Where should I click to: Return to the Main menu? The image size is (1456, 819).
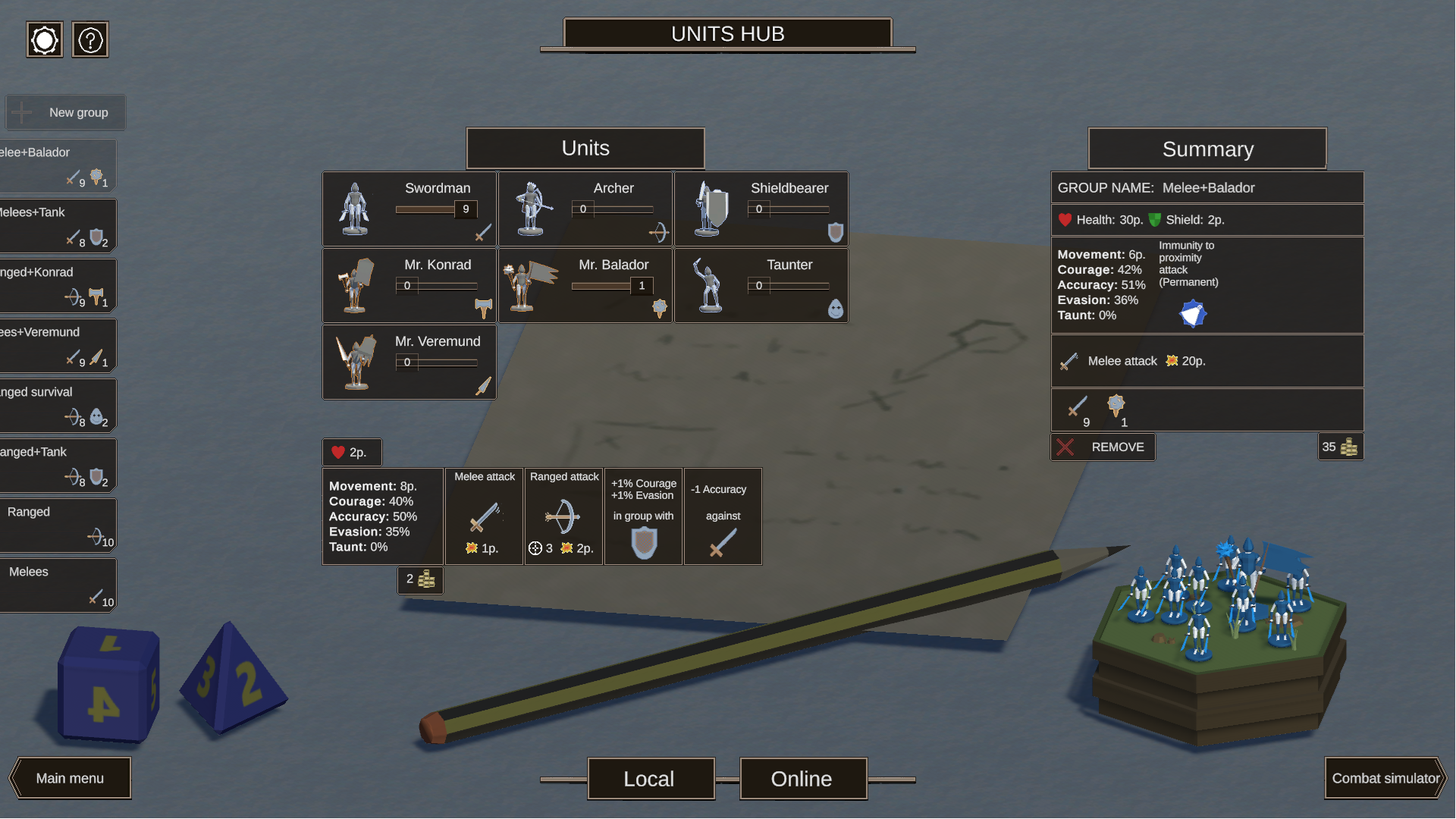tap(70, 778)
